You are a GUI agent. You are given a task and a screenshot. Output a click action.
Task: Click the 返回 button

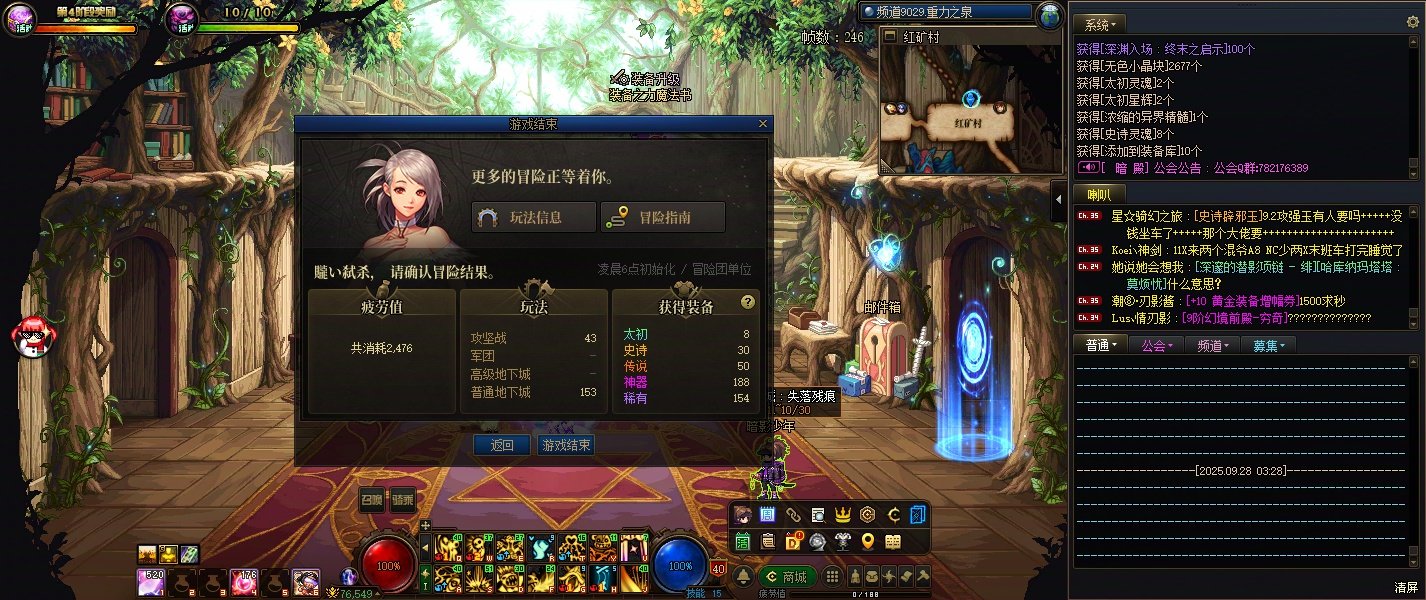[502, 445]
